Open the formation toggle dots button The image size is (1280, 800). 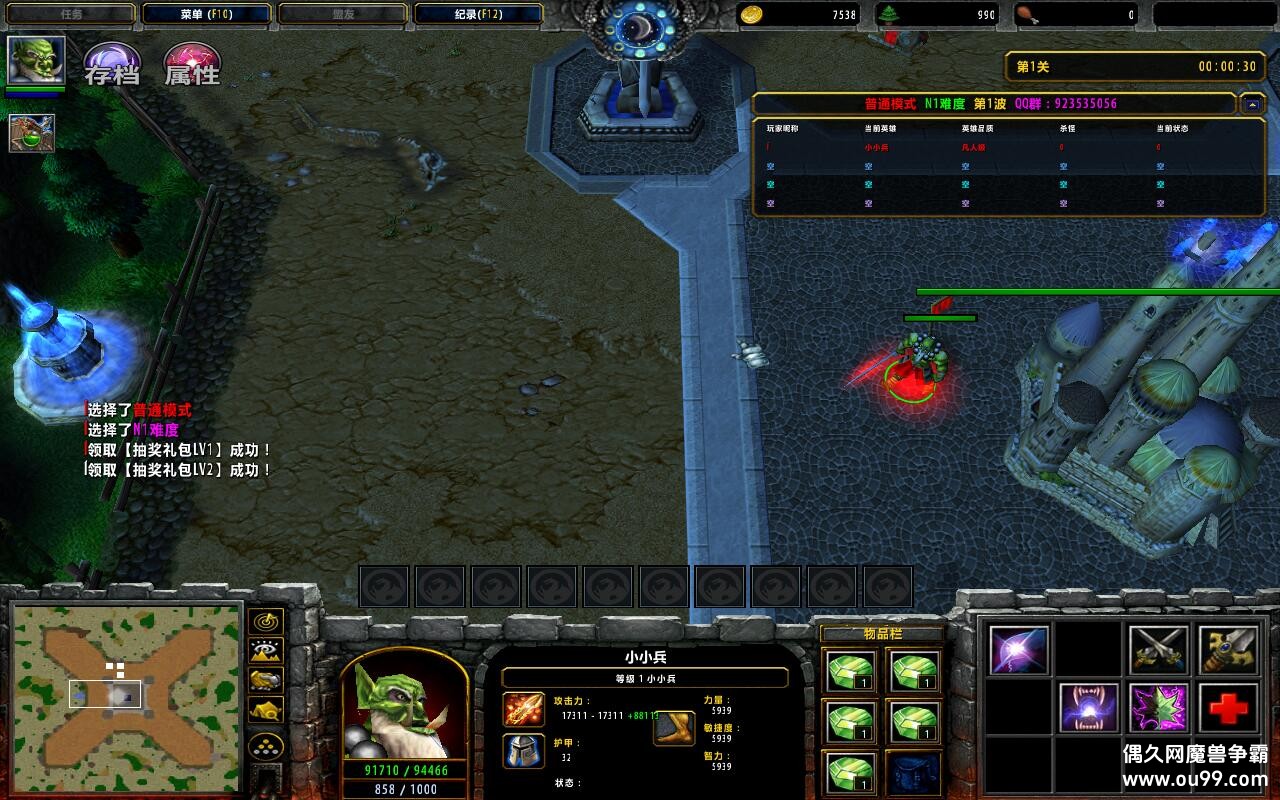click(266, 745)
